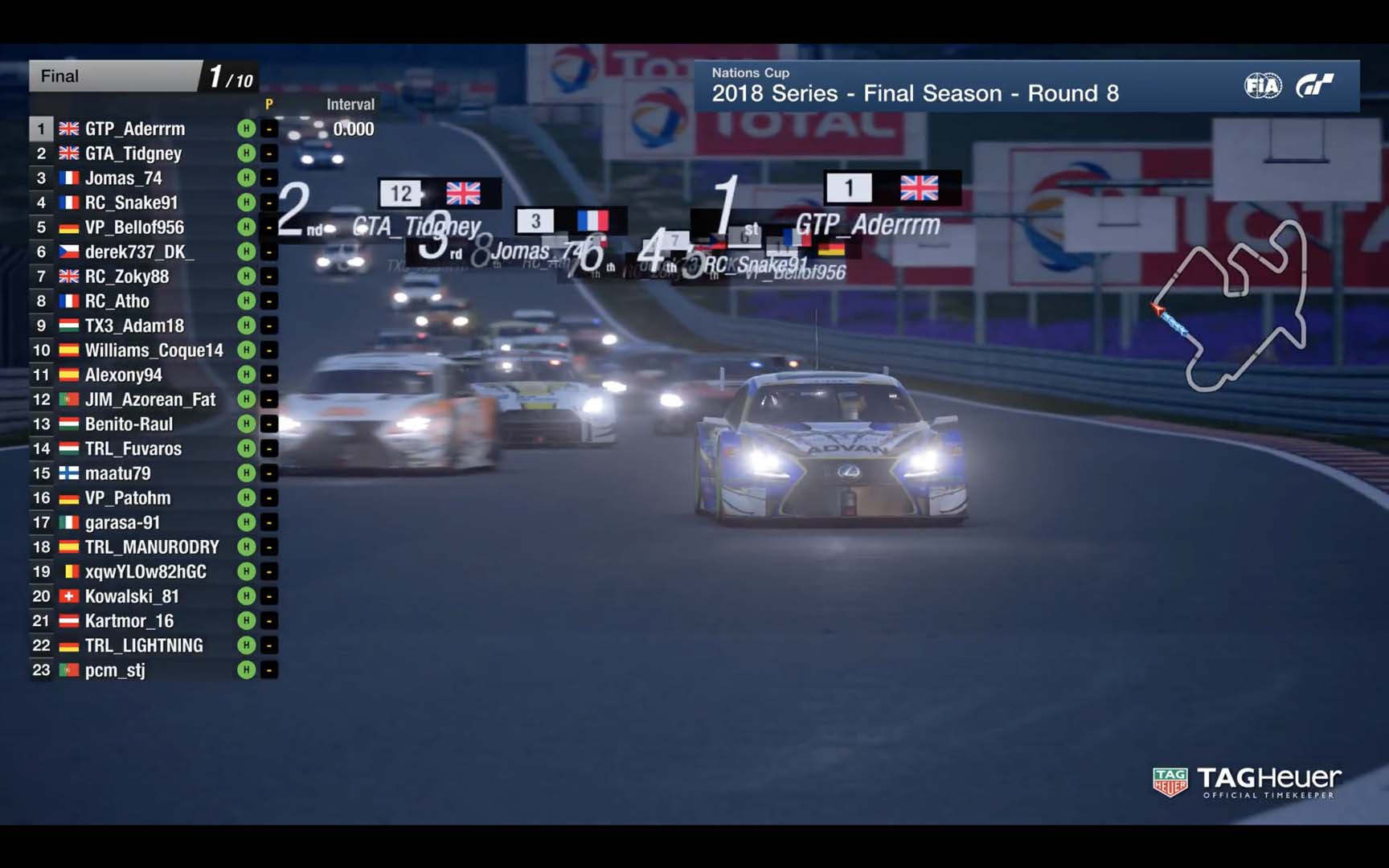Viewport: 1389px width, 868px height.
Task: Select Williams_Coque14 in the standings
Action: tap(154, 350)
